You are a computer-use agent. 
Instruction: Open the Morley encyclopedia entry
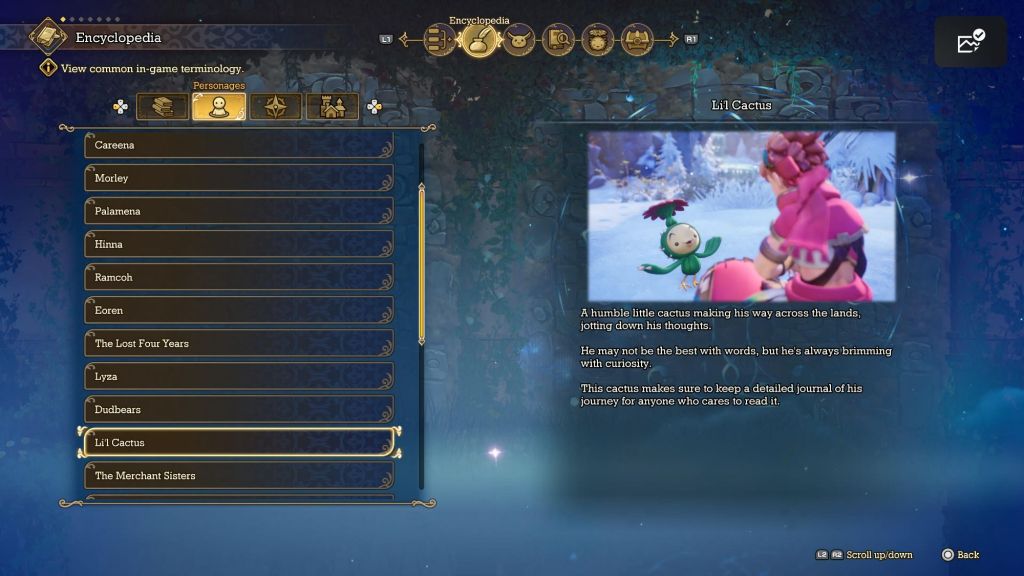238,178
